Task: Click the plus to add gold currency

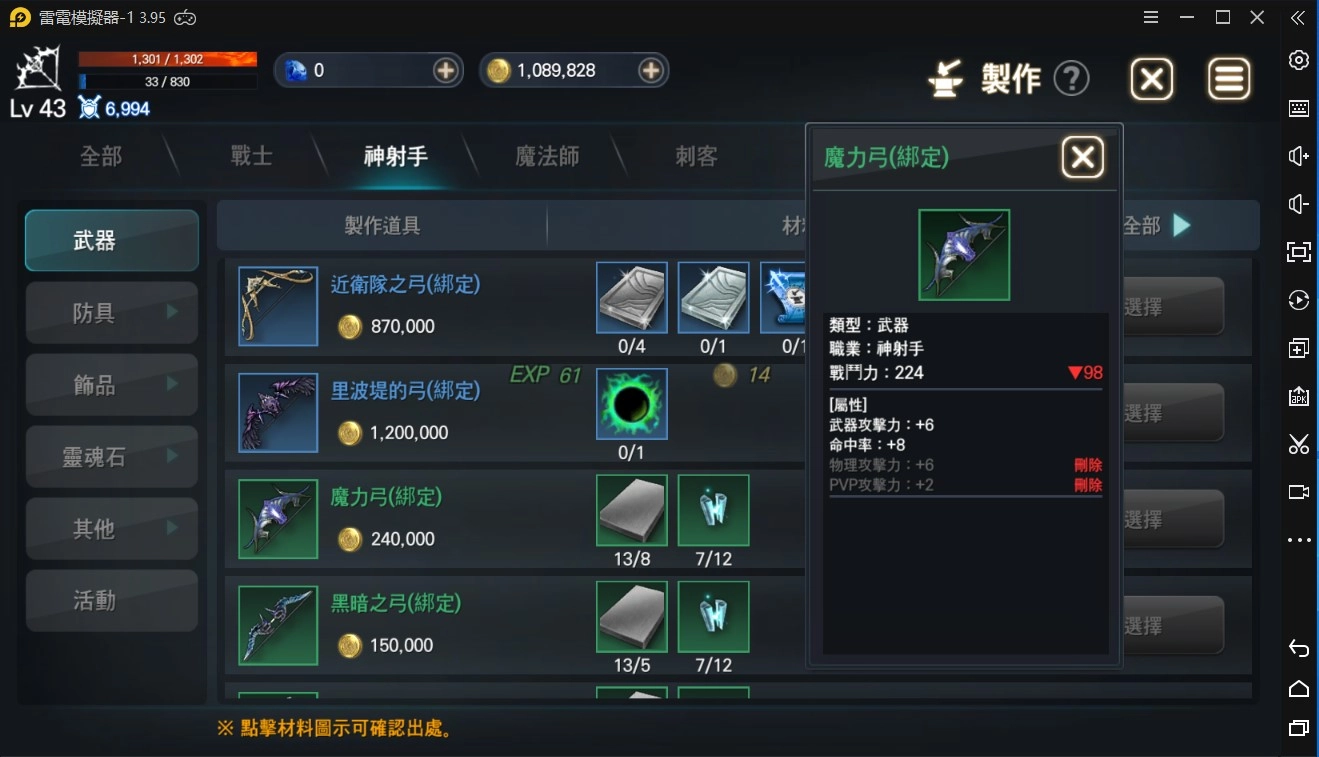Action: (x=651, y=70)
